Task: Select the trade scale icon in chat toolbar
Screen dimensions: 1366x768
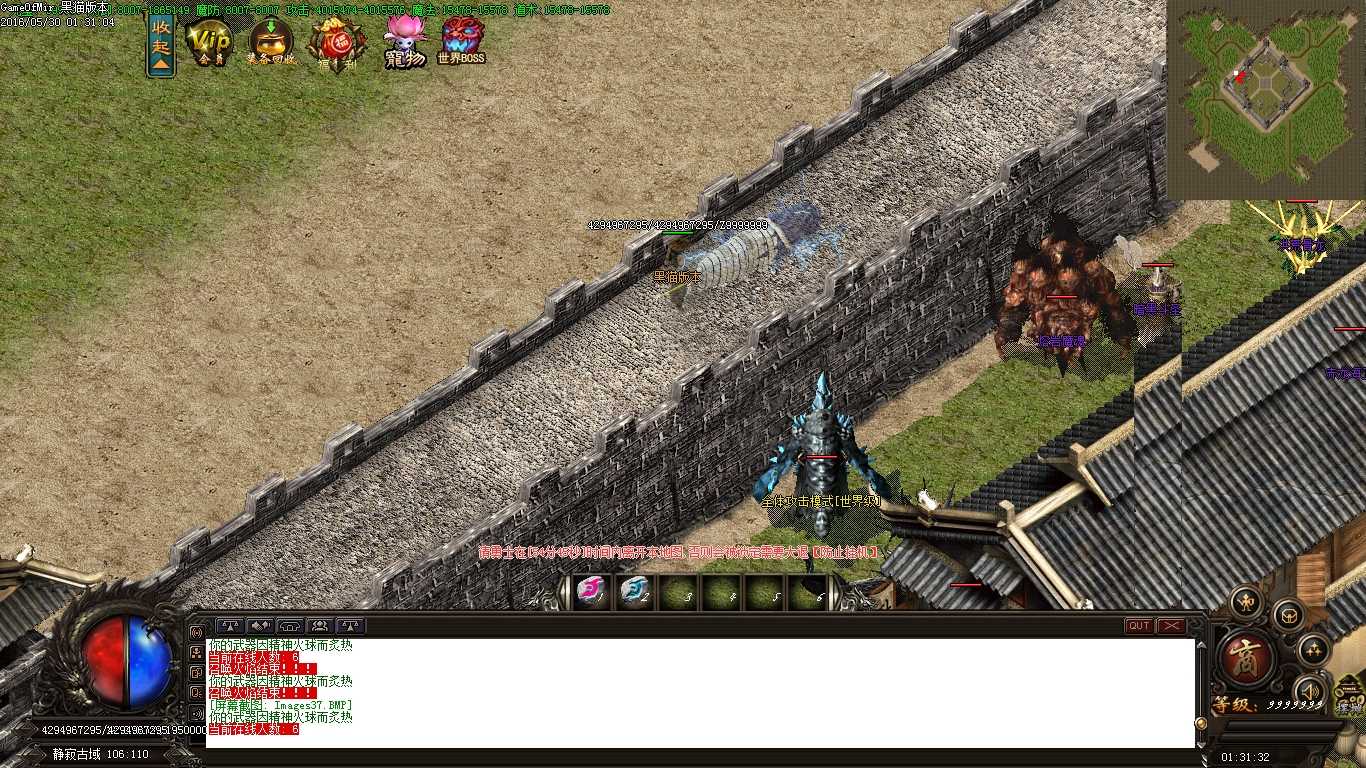Action: (230, 625)
